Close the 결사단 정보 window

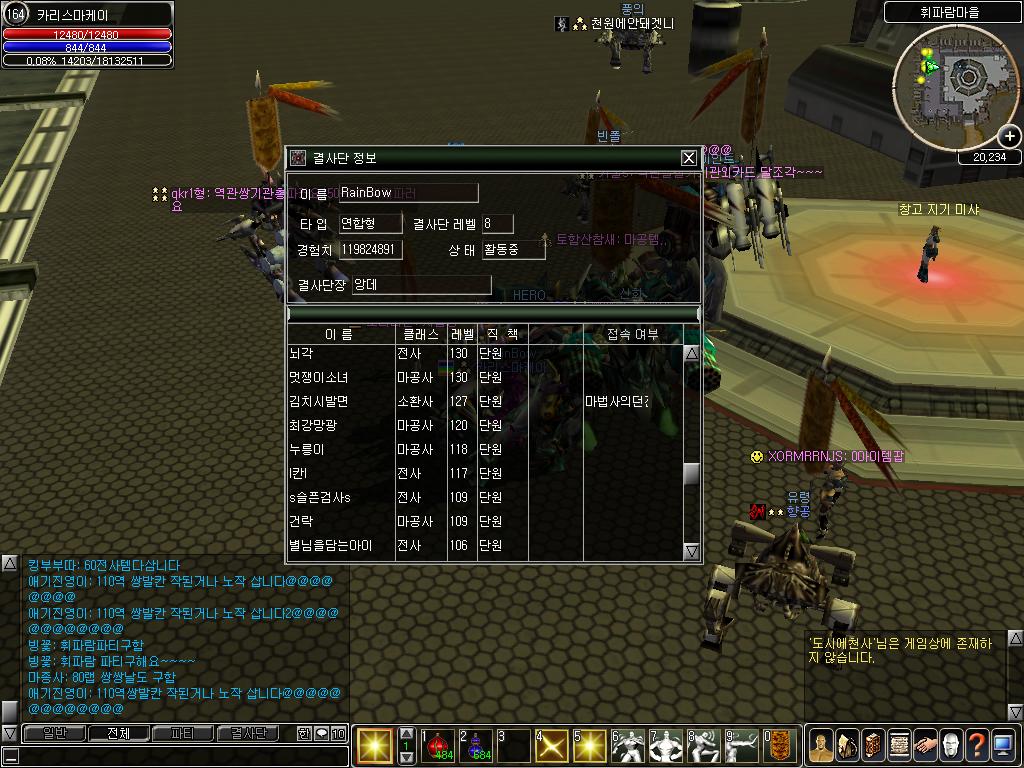(688, 158)
